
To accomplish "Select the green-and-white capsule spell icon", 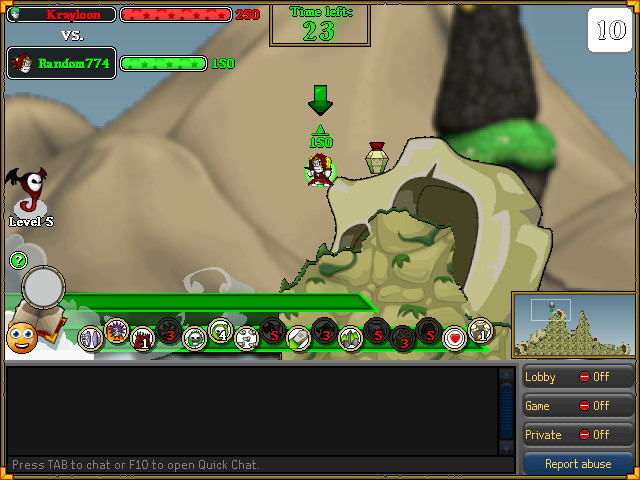I will 299,338.
